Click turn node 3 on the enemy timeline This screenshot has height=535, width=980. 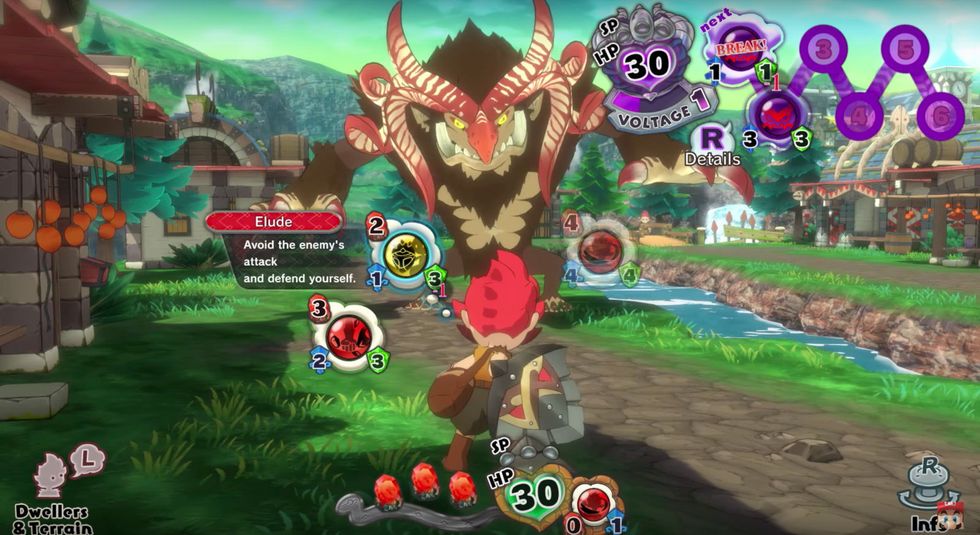[x=823, y=49]
